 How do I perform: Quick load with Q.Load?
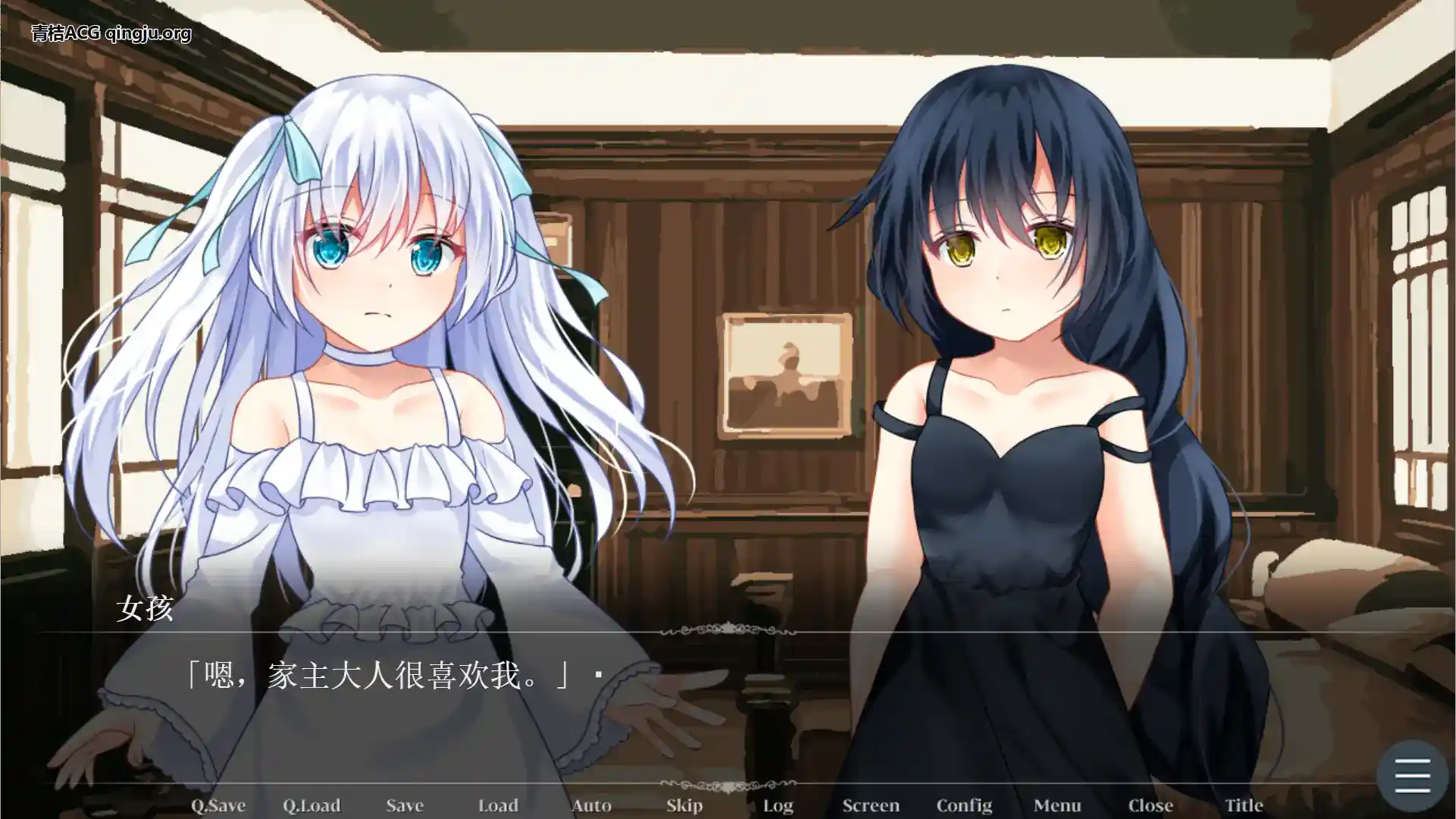[x=312, y=805]
